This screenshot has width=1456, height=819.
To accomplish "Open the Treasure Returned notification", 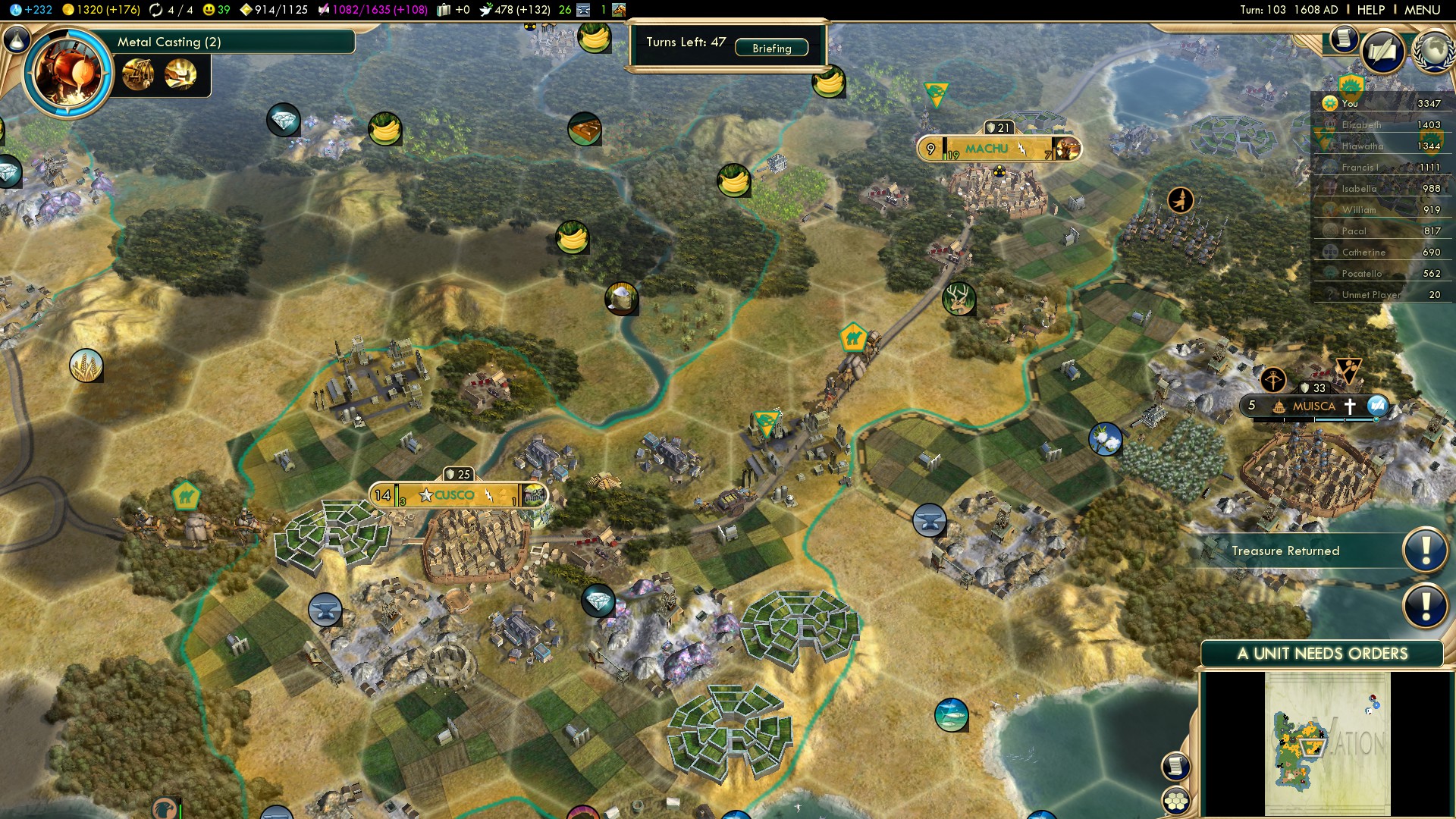I will [x=1285, y=551].
